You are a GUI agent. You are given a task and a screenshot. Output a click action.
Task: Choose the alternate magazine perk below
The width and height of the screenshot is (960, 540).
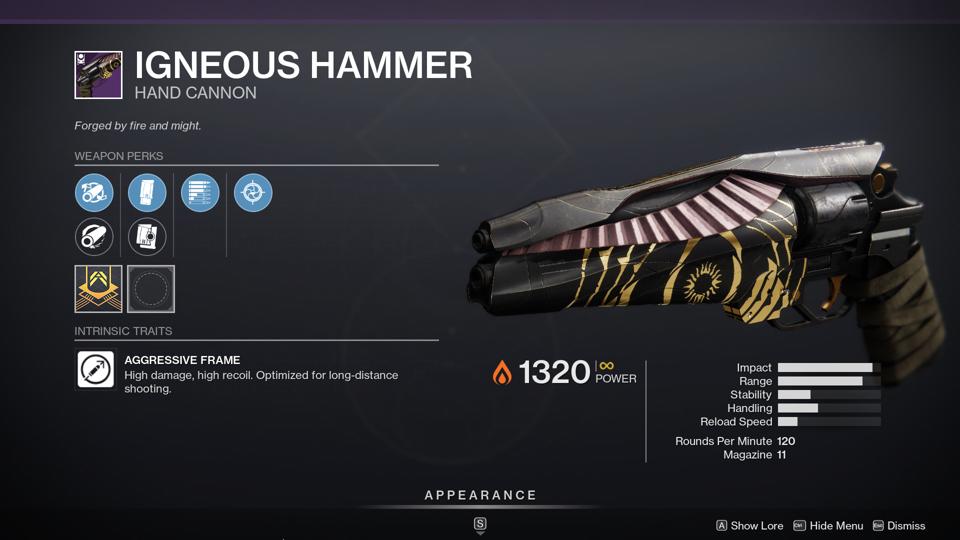pyautogui.click(x=147, y=237)
